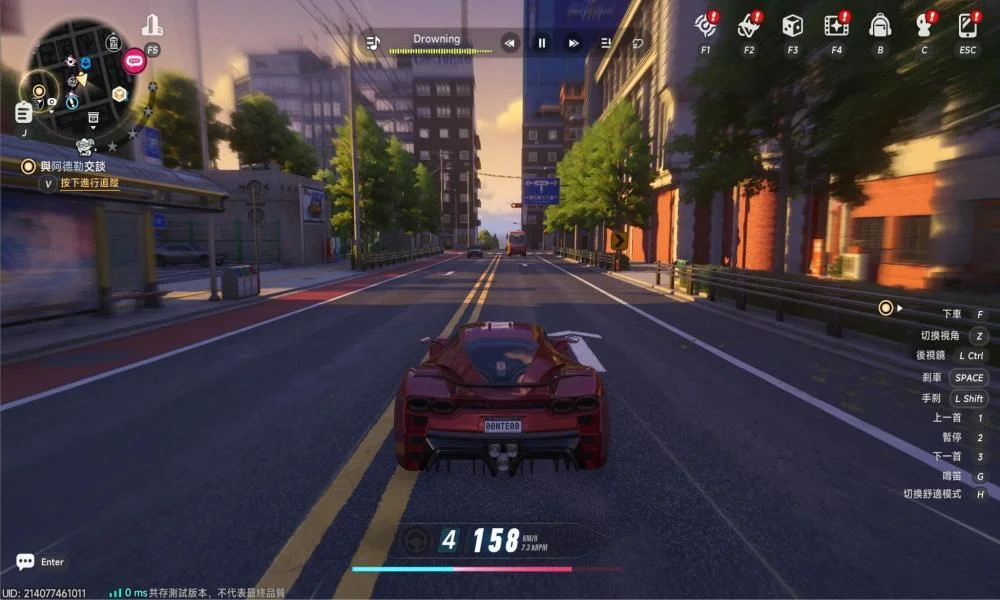Skip to the next music track
The width and height of the screenshot is (1000, 600).
[x=573, y=43]
